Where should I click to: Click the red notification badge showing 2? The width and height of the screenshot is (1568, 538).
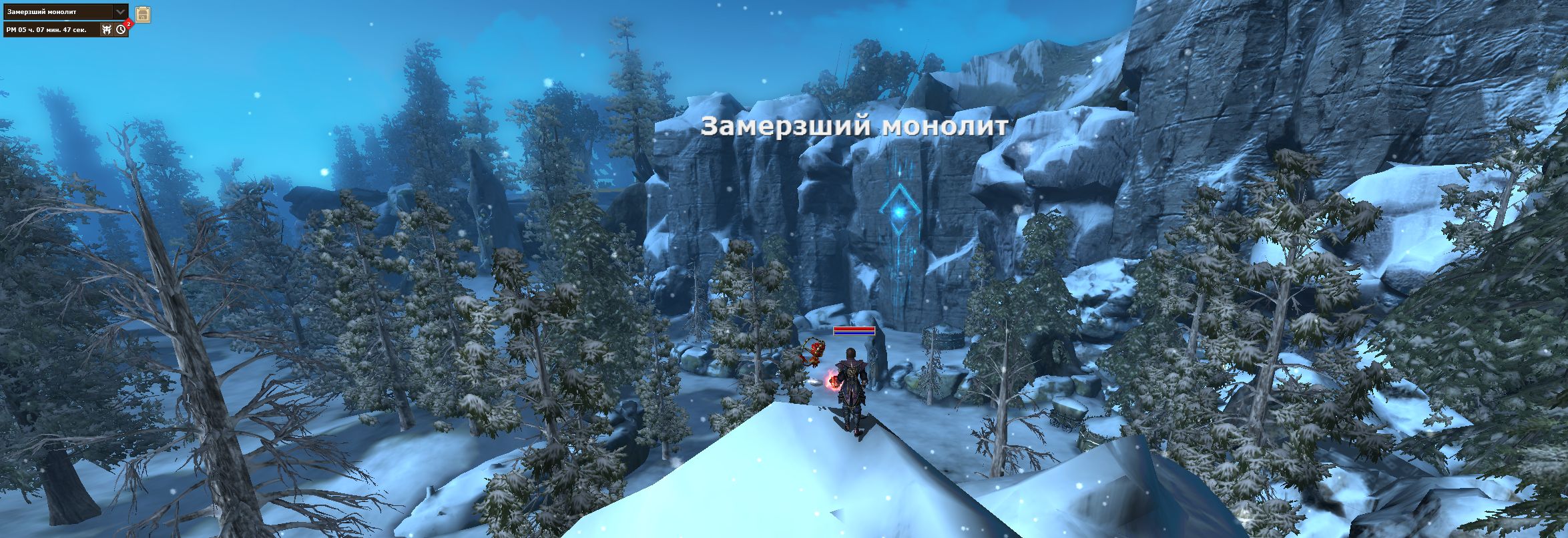tap(129, 23)
